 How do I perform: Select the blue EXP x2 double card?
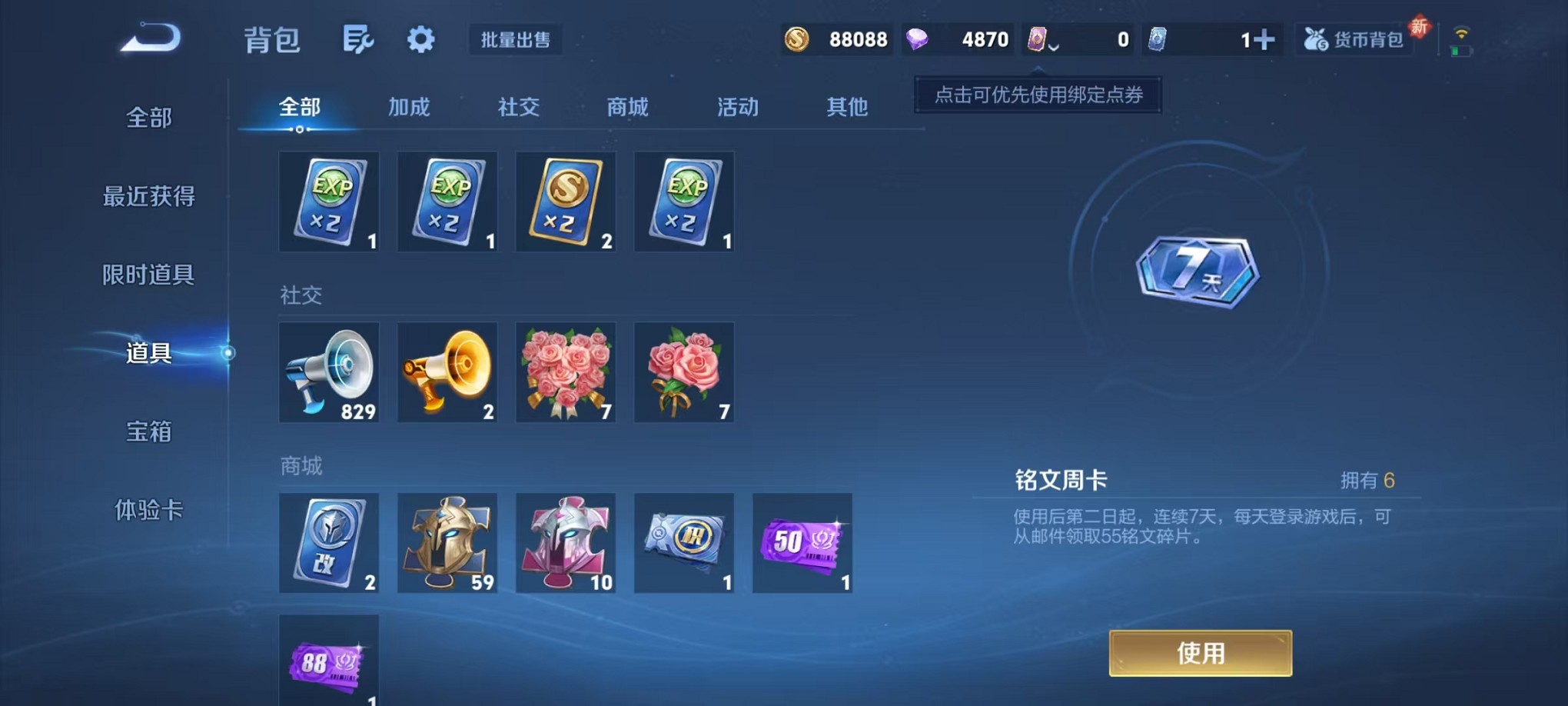point(329,201)
